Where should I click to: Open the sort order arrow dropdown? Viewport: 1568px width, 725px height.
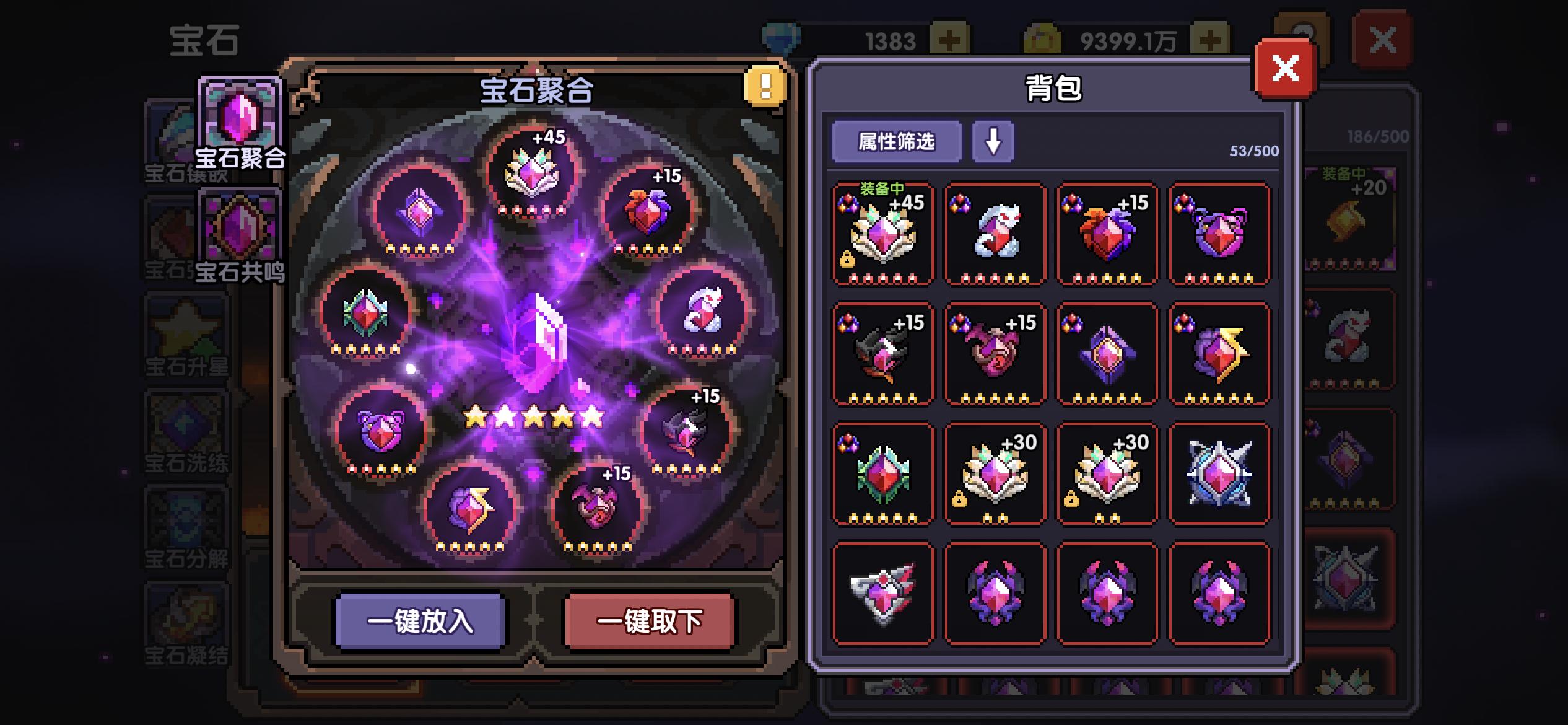[x=994, y=143]
